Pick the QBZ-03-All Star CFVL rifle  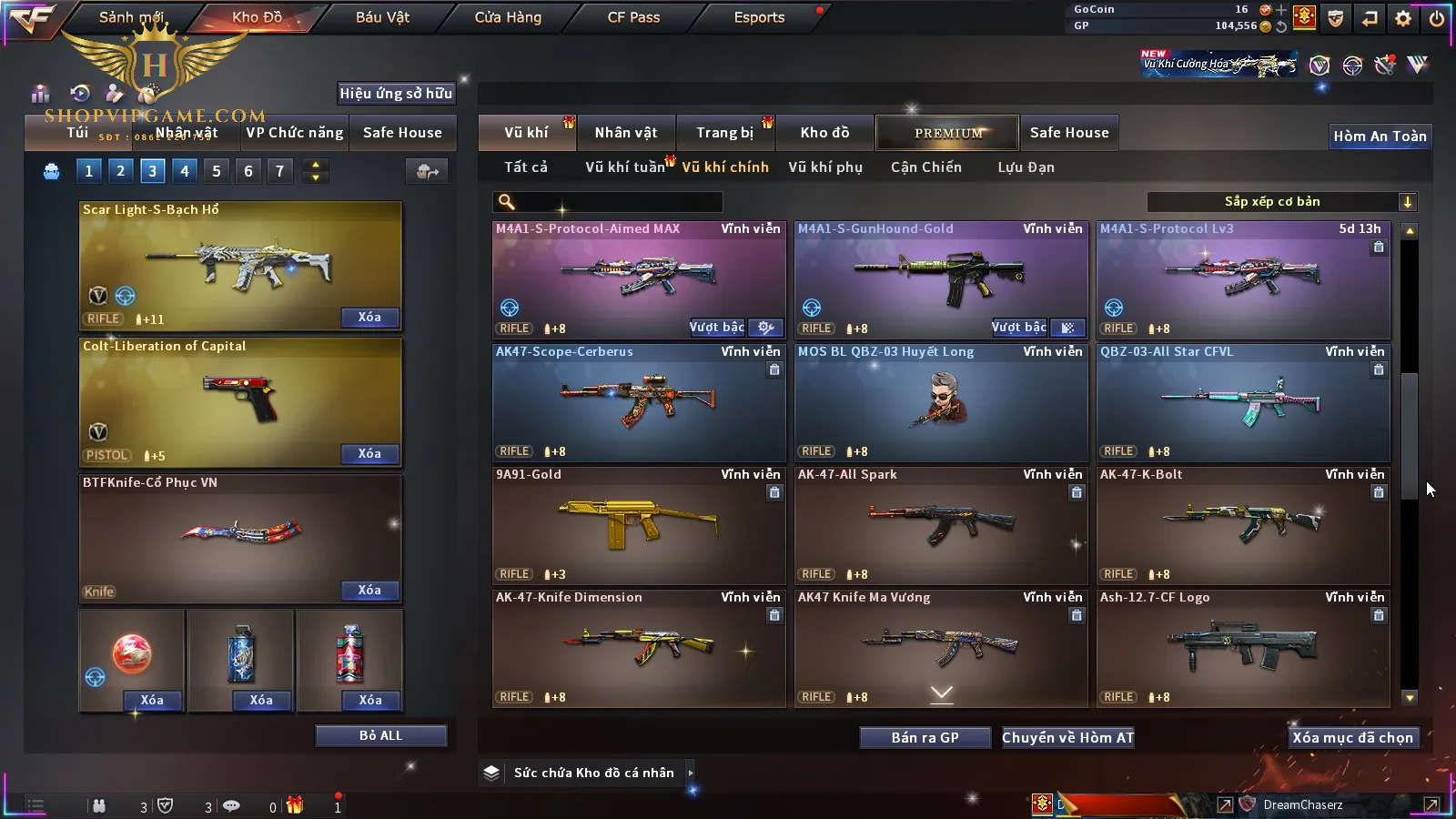(1243, 402)
